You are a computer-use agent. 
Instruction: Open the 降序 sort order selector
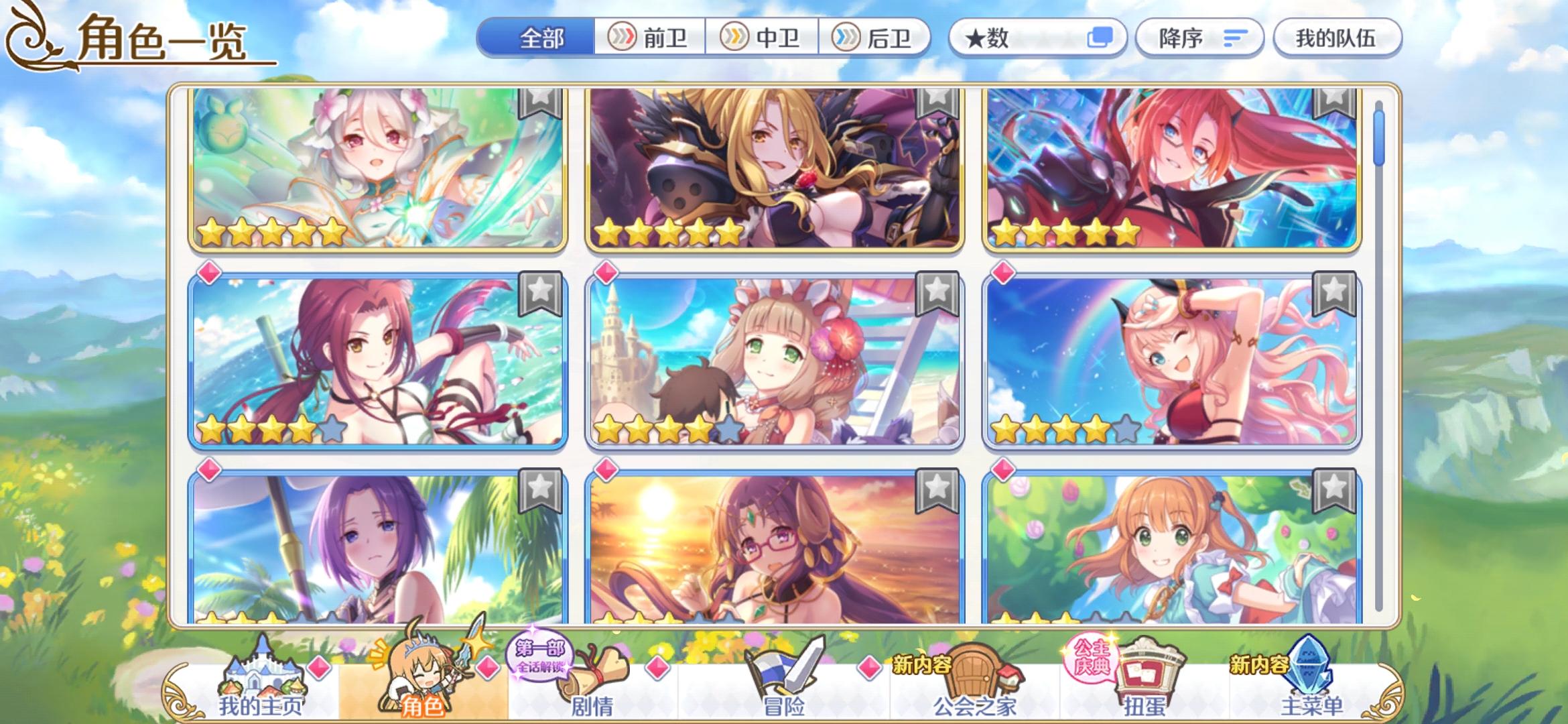1199,38
